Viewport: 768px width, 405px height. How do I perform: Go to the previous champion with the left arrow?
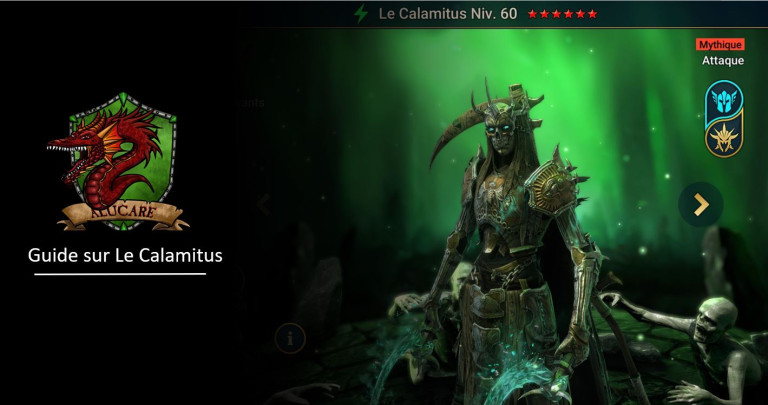coord(264,204)
